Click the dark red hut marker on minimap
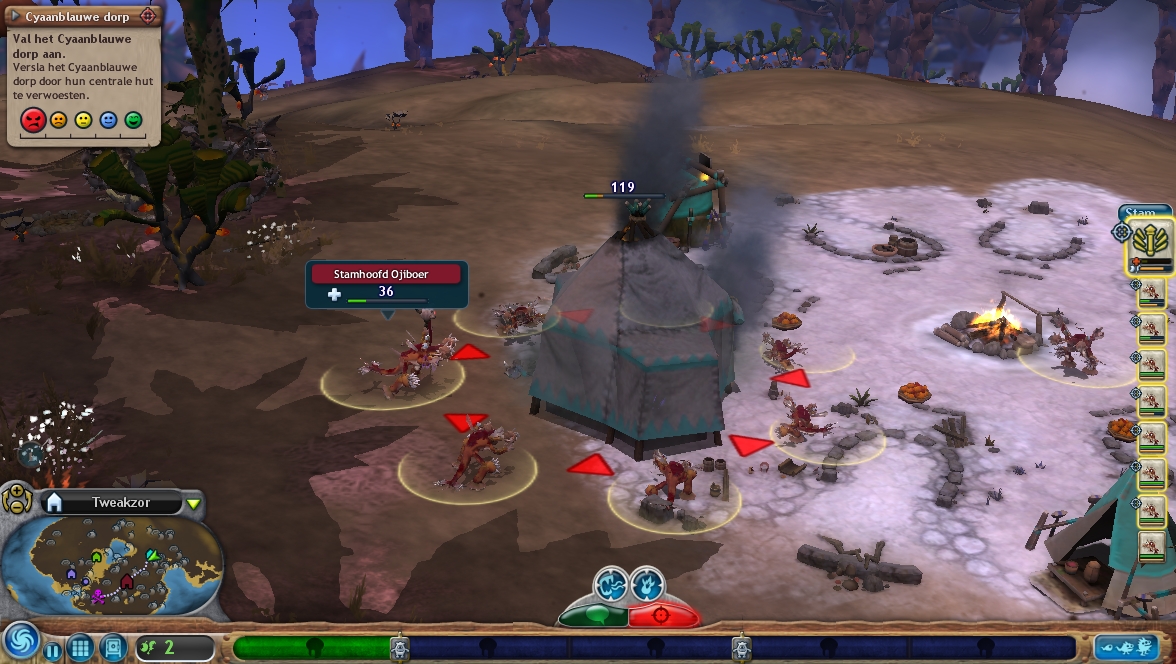Screen dimensions: 1176x664 tap(127, 581)
